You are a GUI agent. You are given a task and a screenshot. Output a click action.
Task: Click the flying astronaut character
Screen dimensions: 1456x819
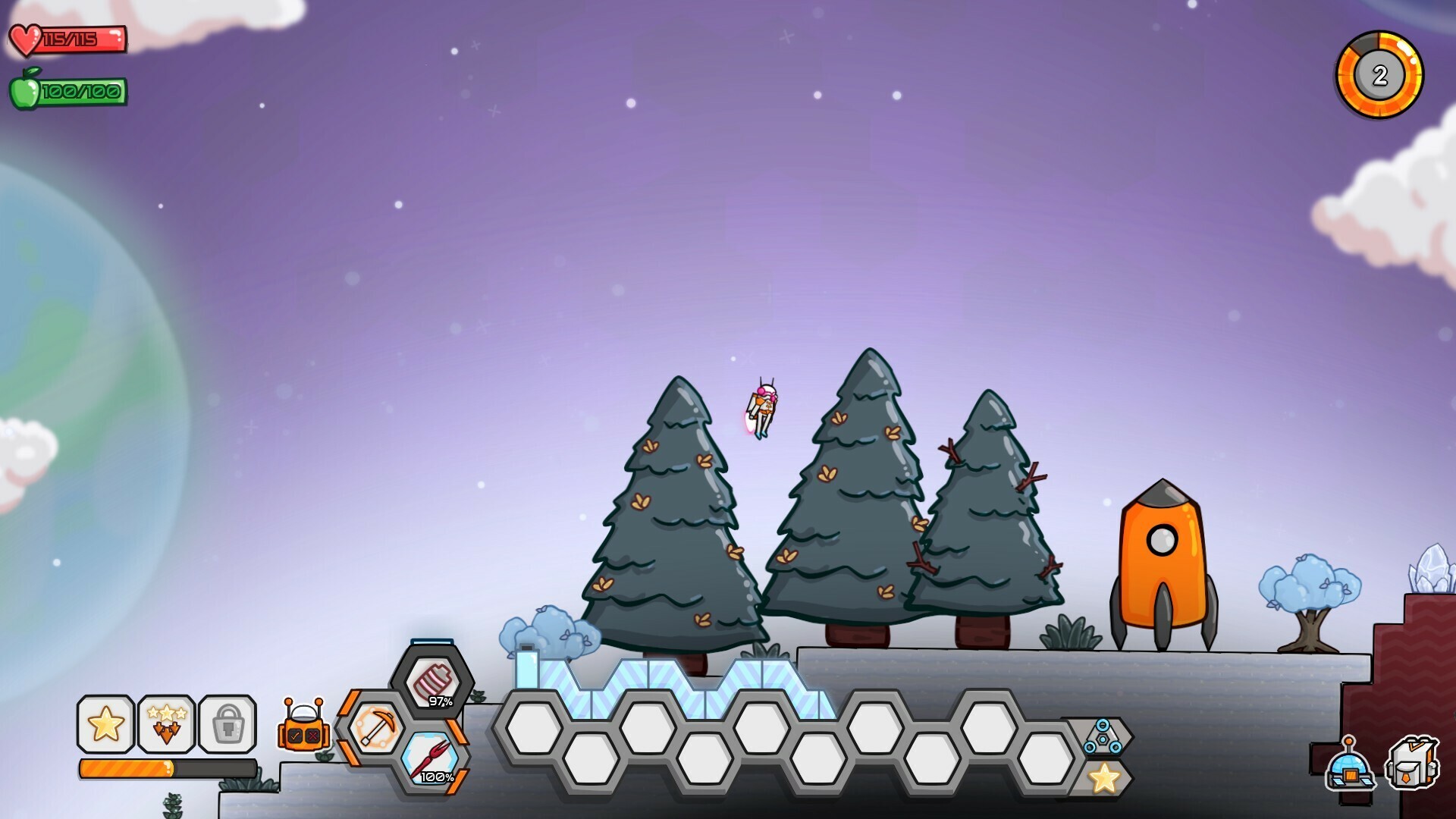coord(762,406)
